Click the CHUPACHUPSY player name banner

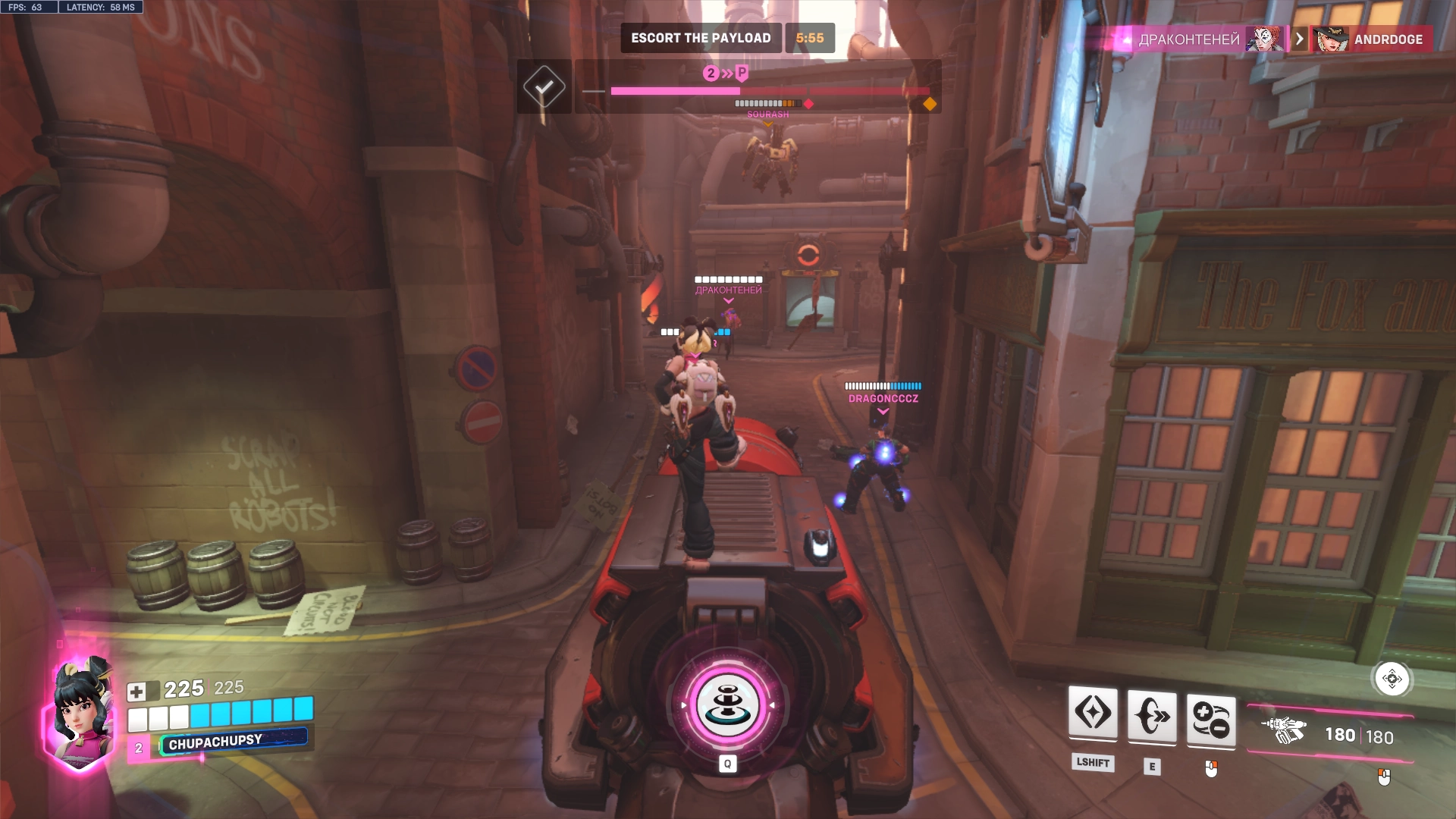point(215,742)
